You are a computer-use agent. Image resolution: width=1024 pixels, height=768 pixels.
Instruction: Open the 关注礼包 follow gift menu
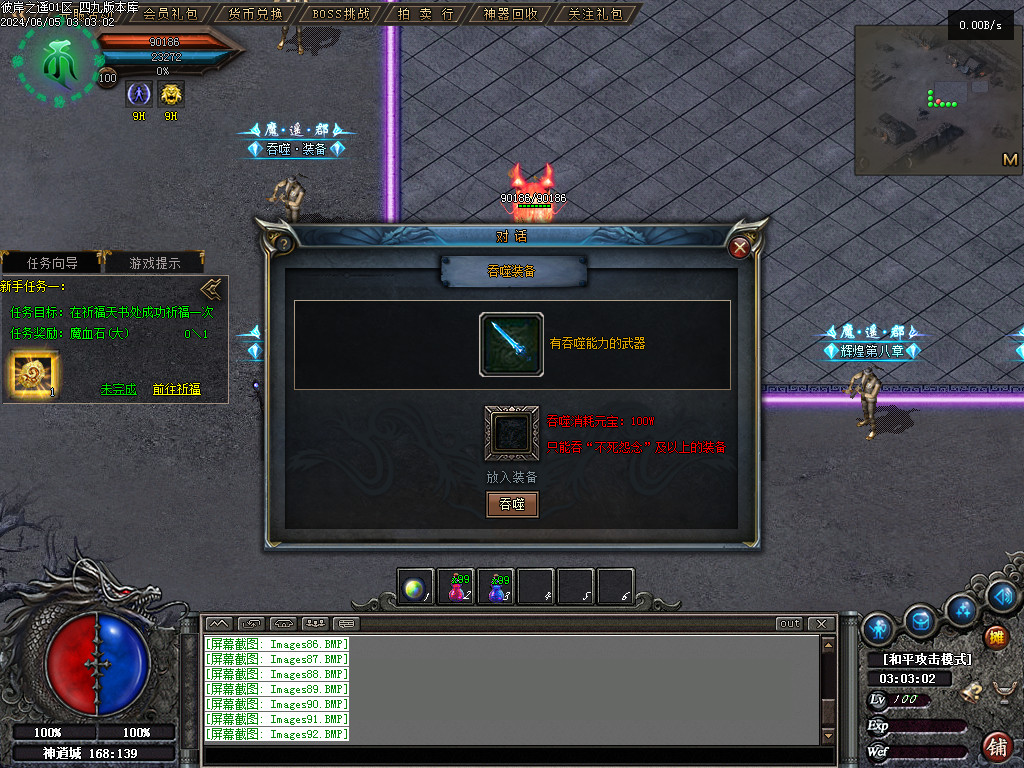coord(595,14)
